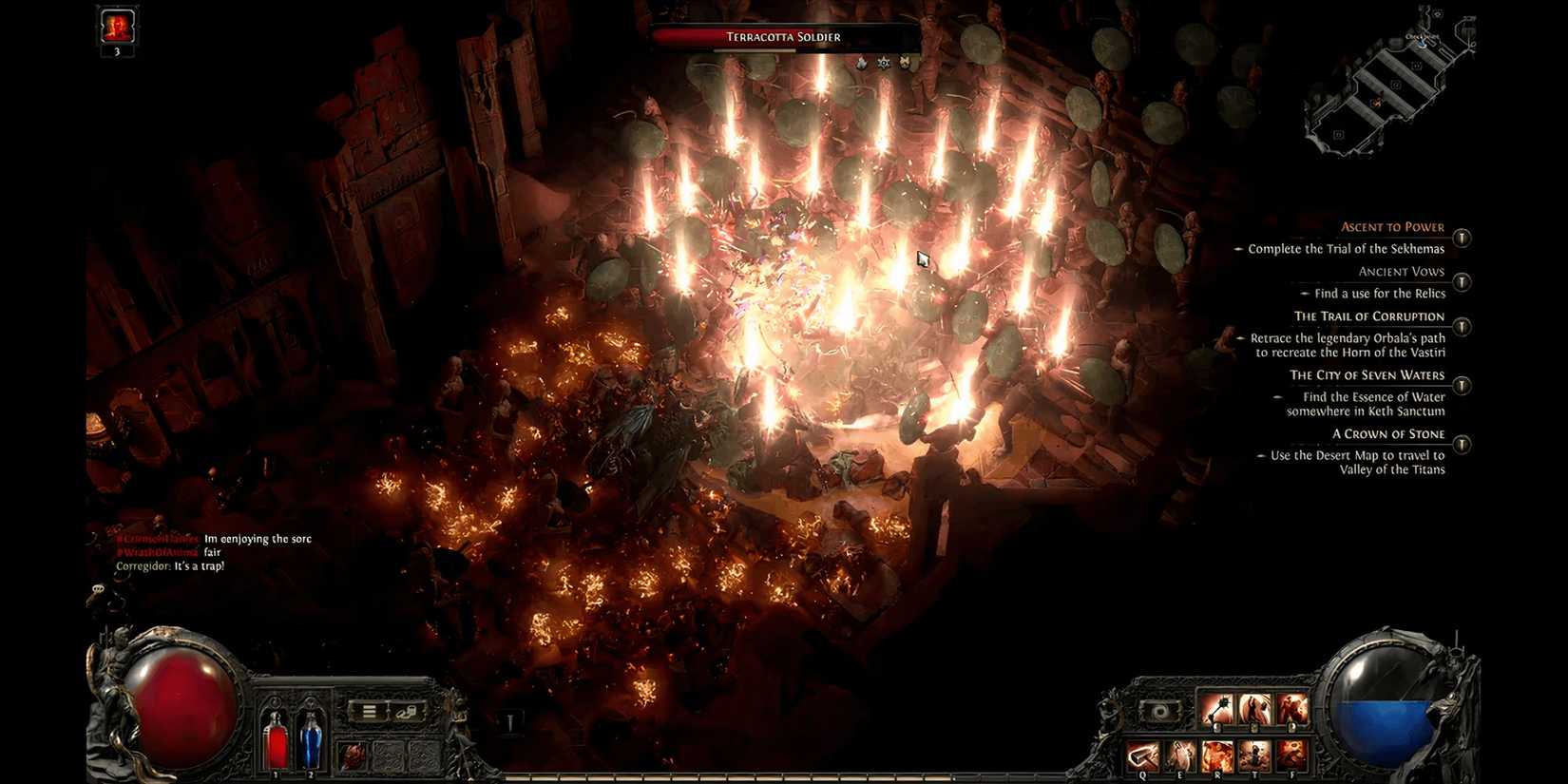
Task: Toggle tracking for the Ascent to Power quest
Action: tap(1461, 238)
